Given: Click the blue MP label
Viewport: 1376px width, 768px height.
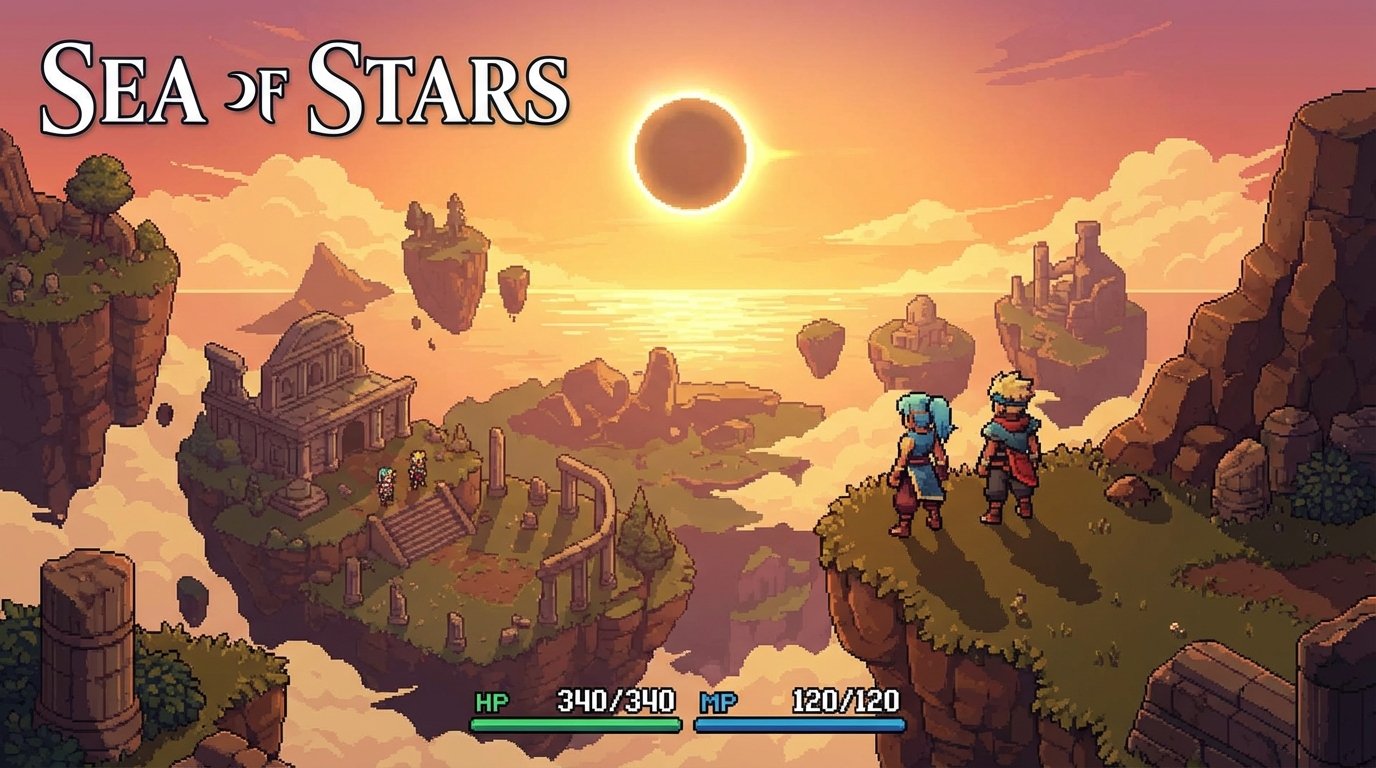Looking at the screenshot, I should (718, 702).
